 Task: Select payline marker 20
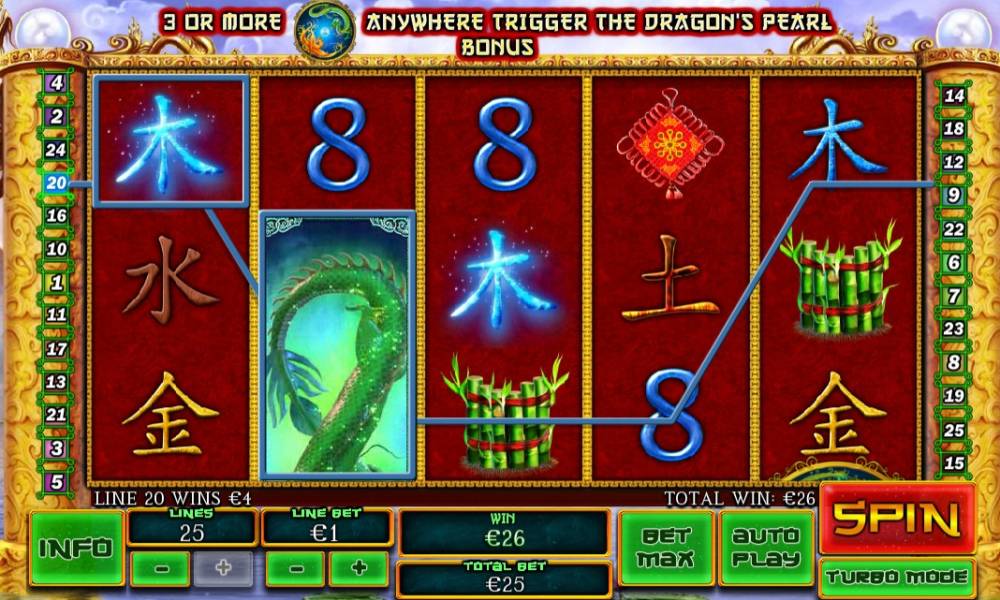56,183
